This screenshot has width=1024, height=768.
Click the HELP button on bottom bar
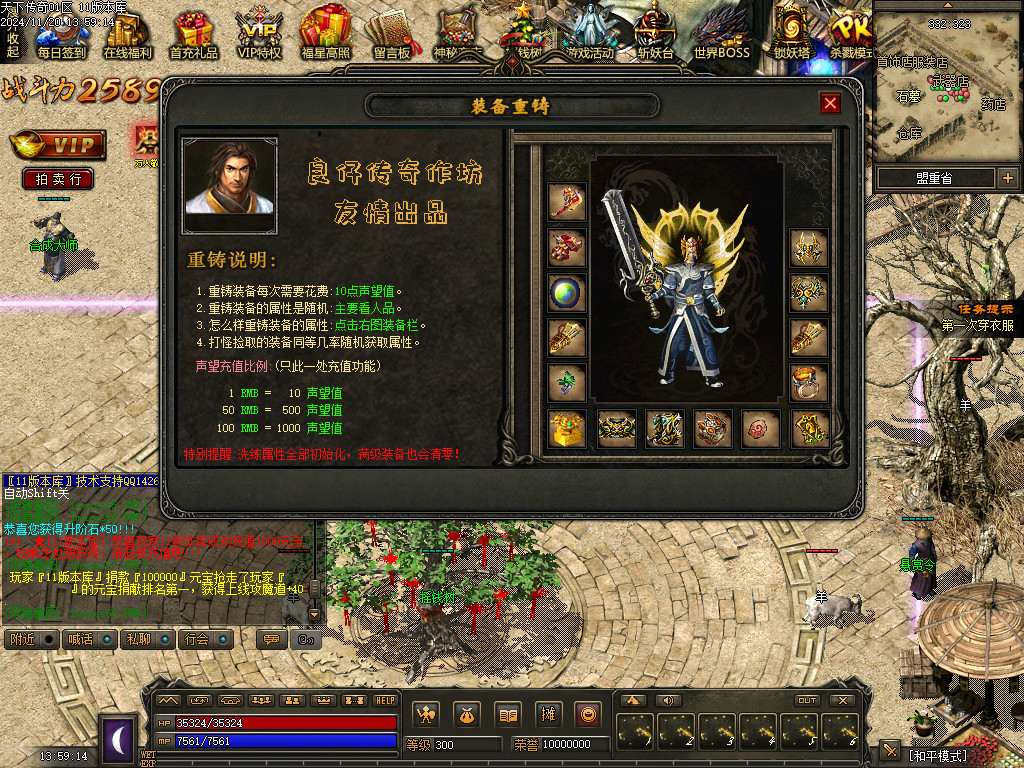point(385,700)
